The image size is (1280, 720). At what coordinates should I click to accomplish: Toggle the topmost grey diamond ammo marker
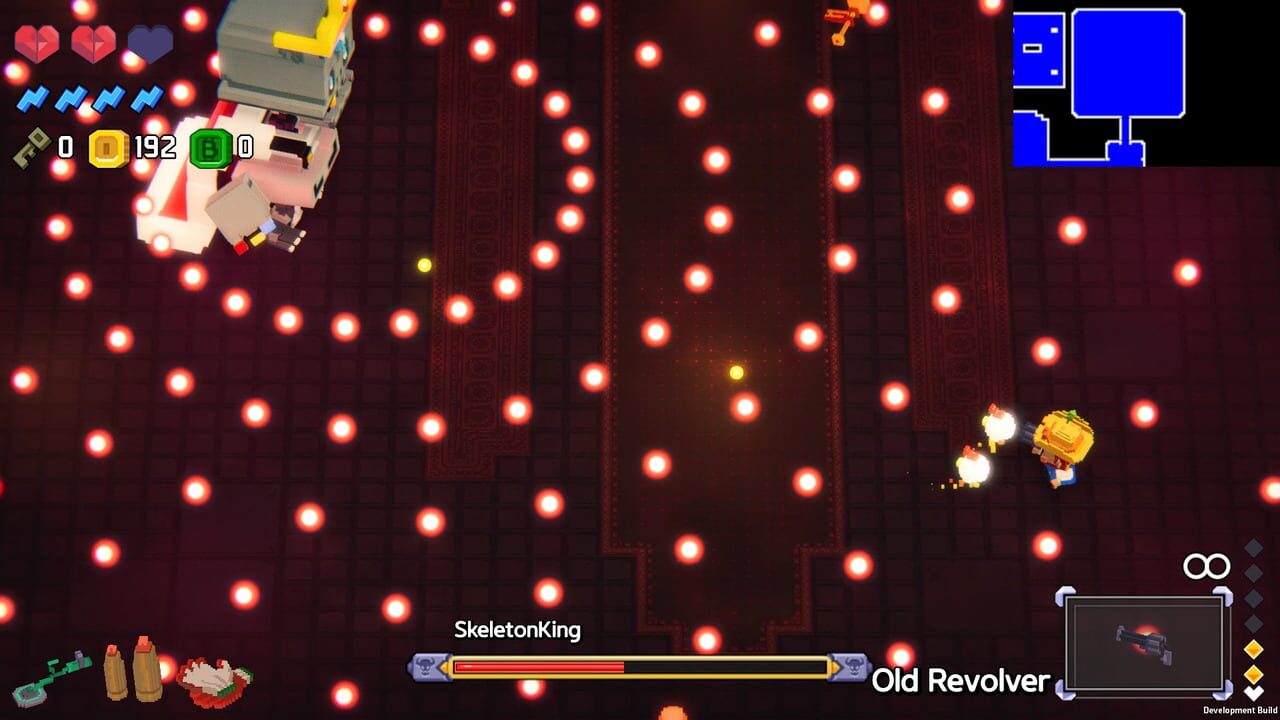1252,550
